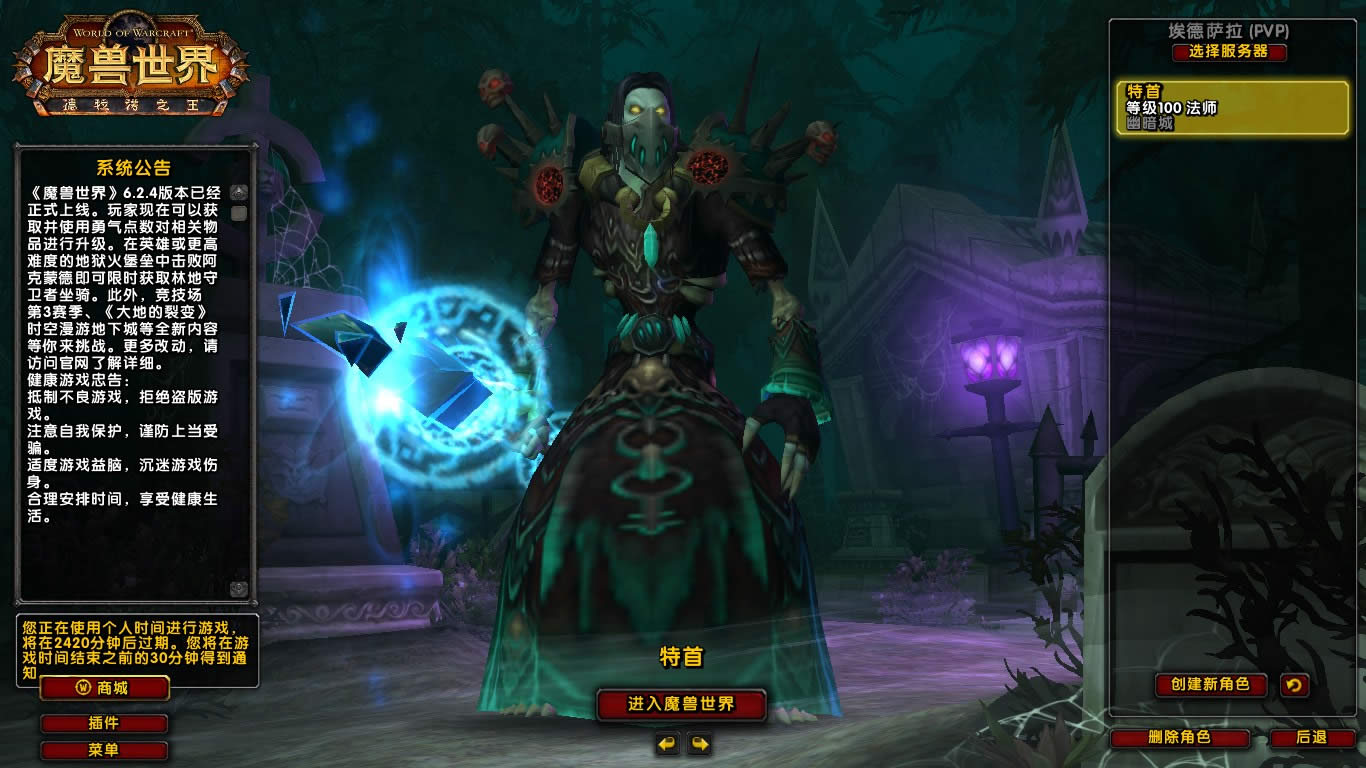Click the announcement panel's scroll-down arrow
The image size is (1366, 768).
239,589
